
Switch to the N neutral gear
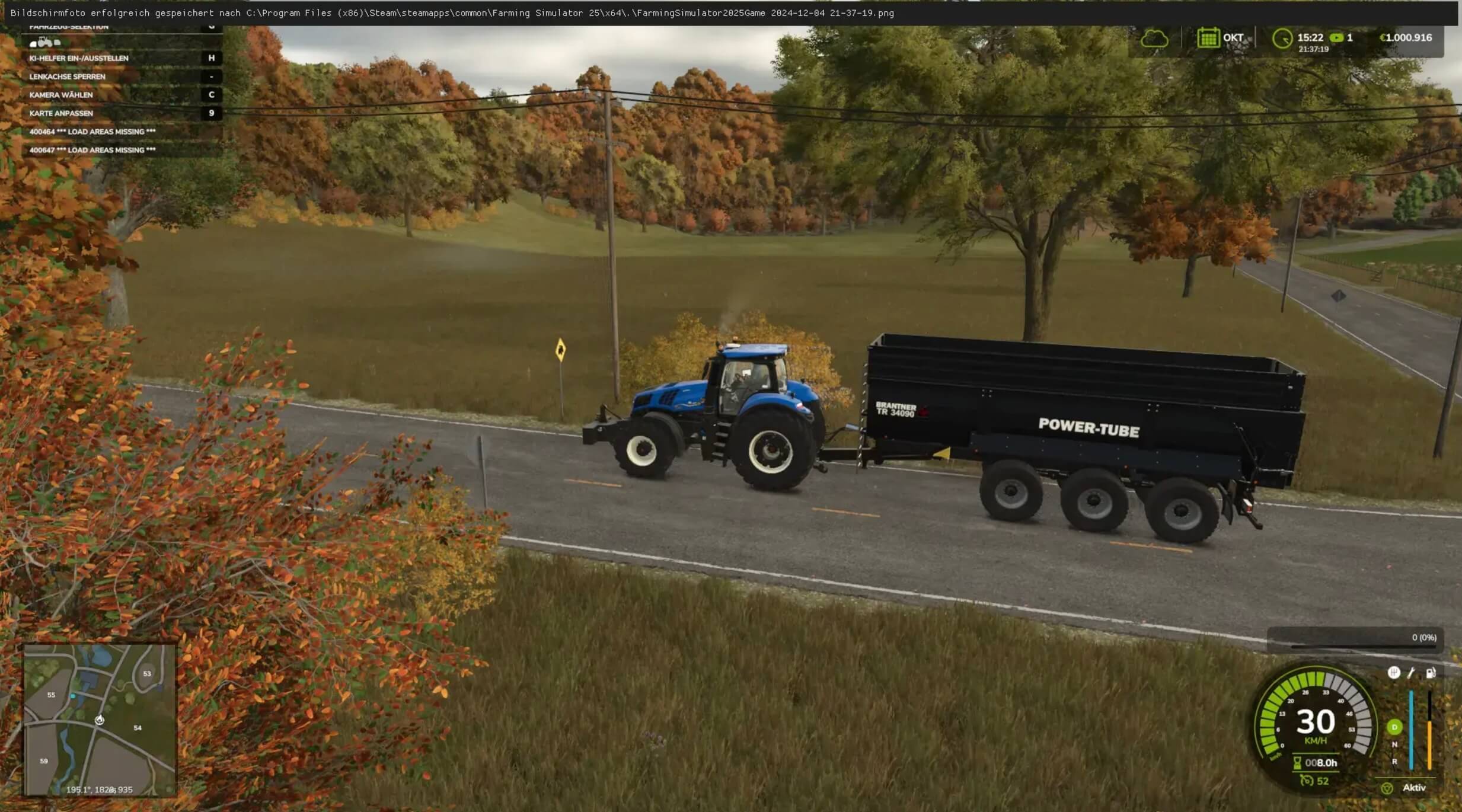pyautogui.click(x=1394, y=744)
